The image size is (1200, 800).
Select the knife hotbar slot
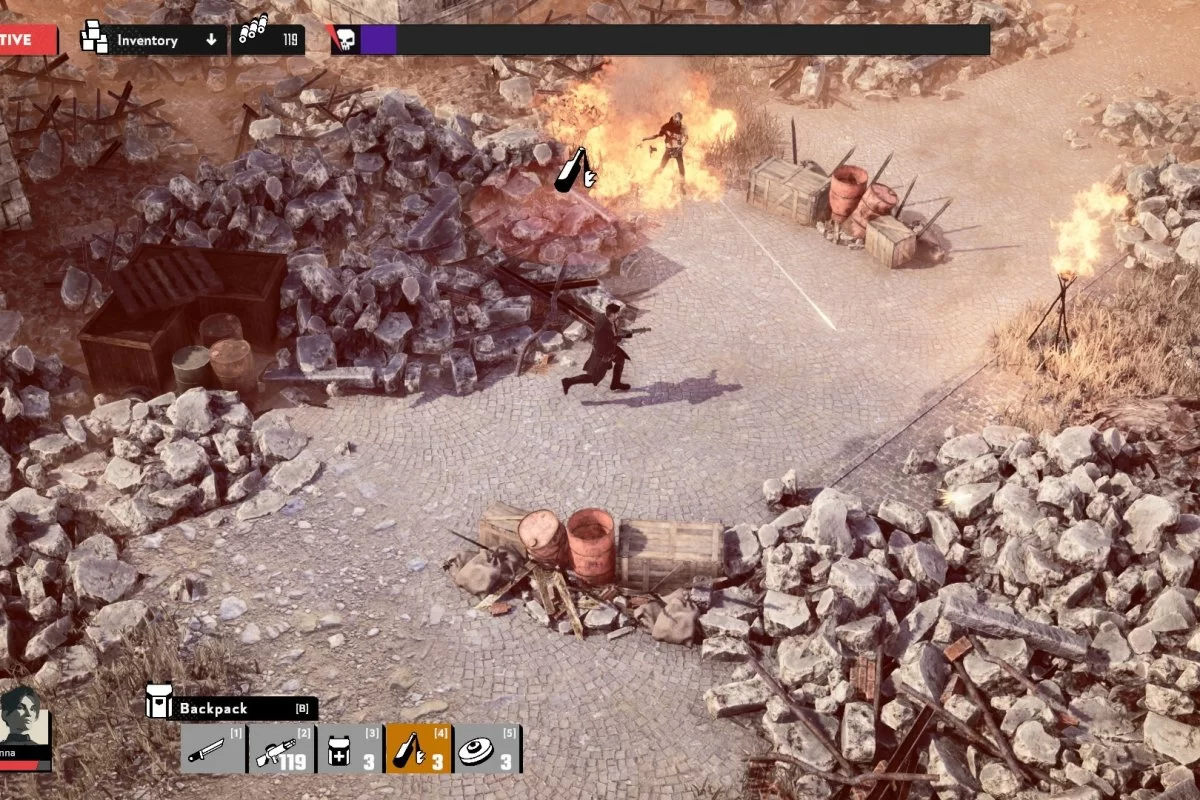213,749
